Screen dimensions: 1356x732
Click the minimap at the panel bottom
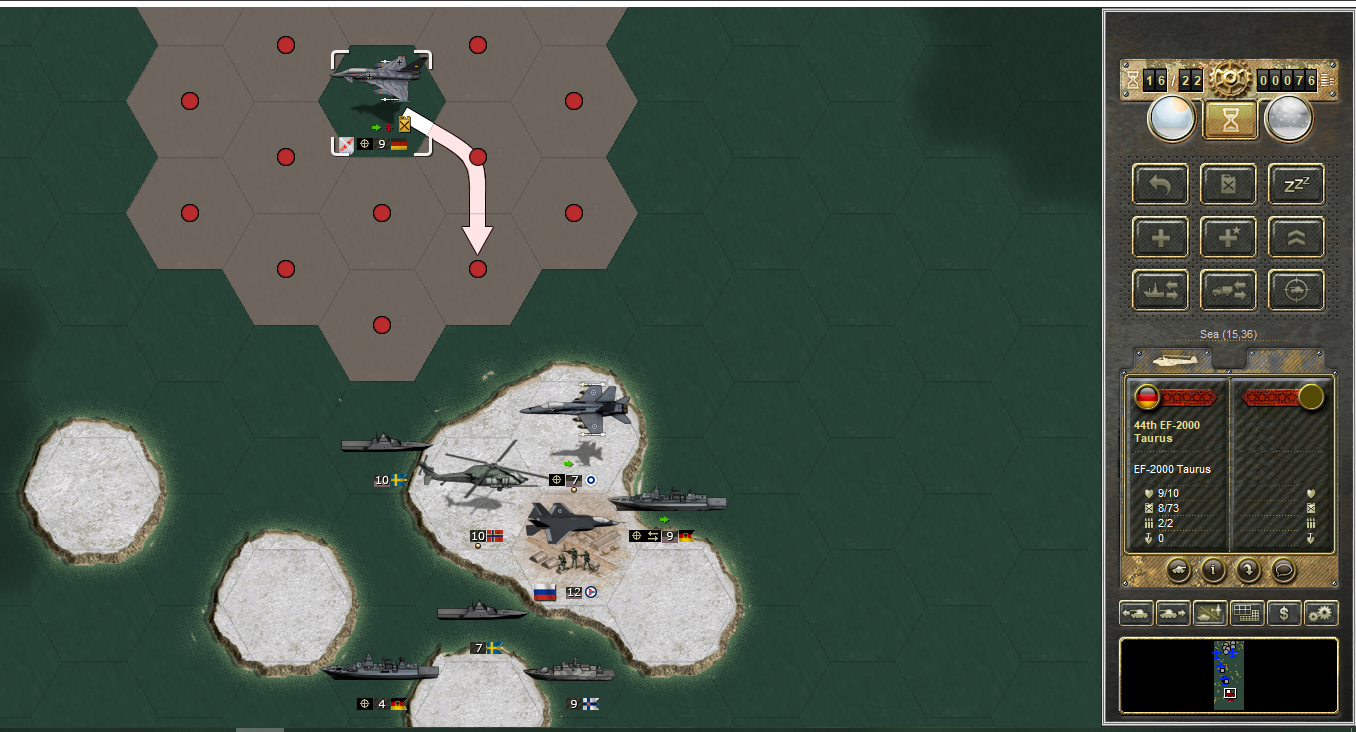click(1228, 676)
